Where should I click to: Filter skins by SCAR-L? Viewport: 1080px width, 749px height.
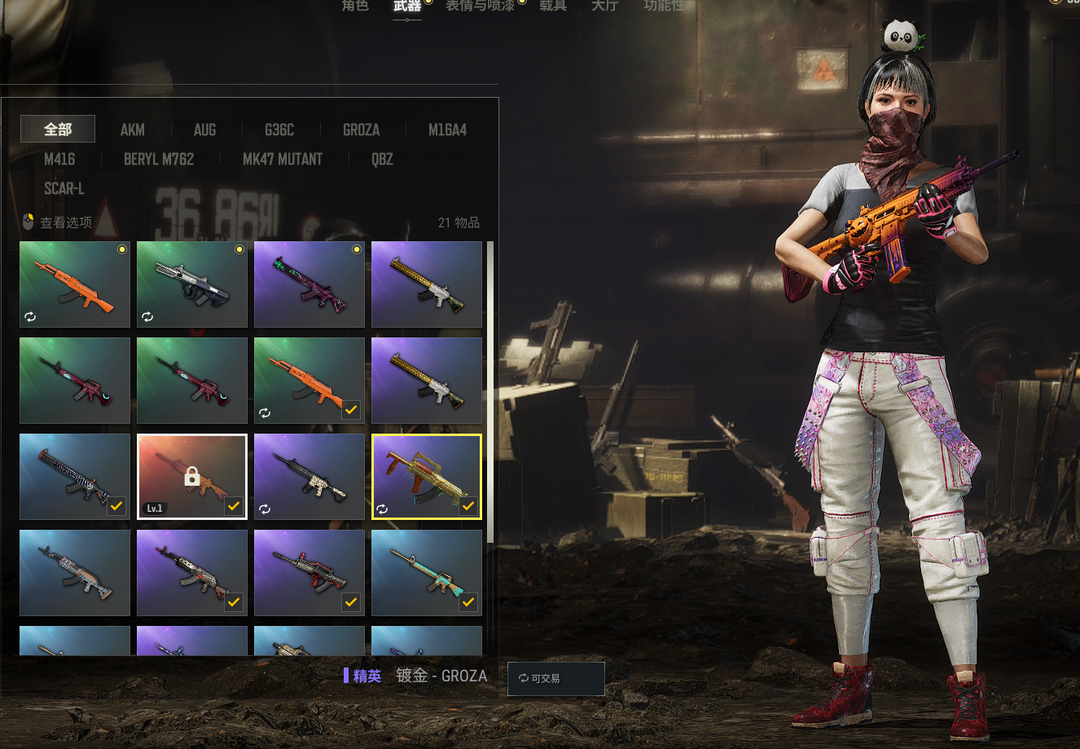[x=64, y=188]
